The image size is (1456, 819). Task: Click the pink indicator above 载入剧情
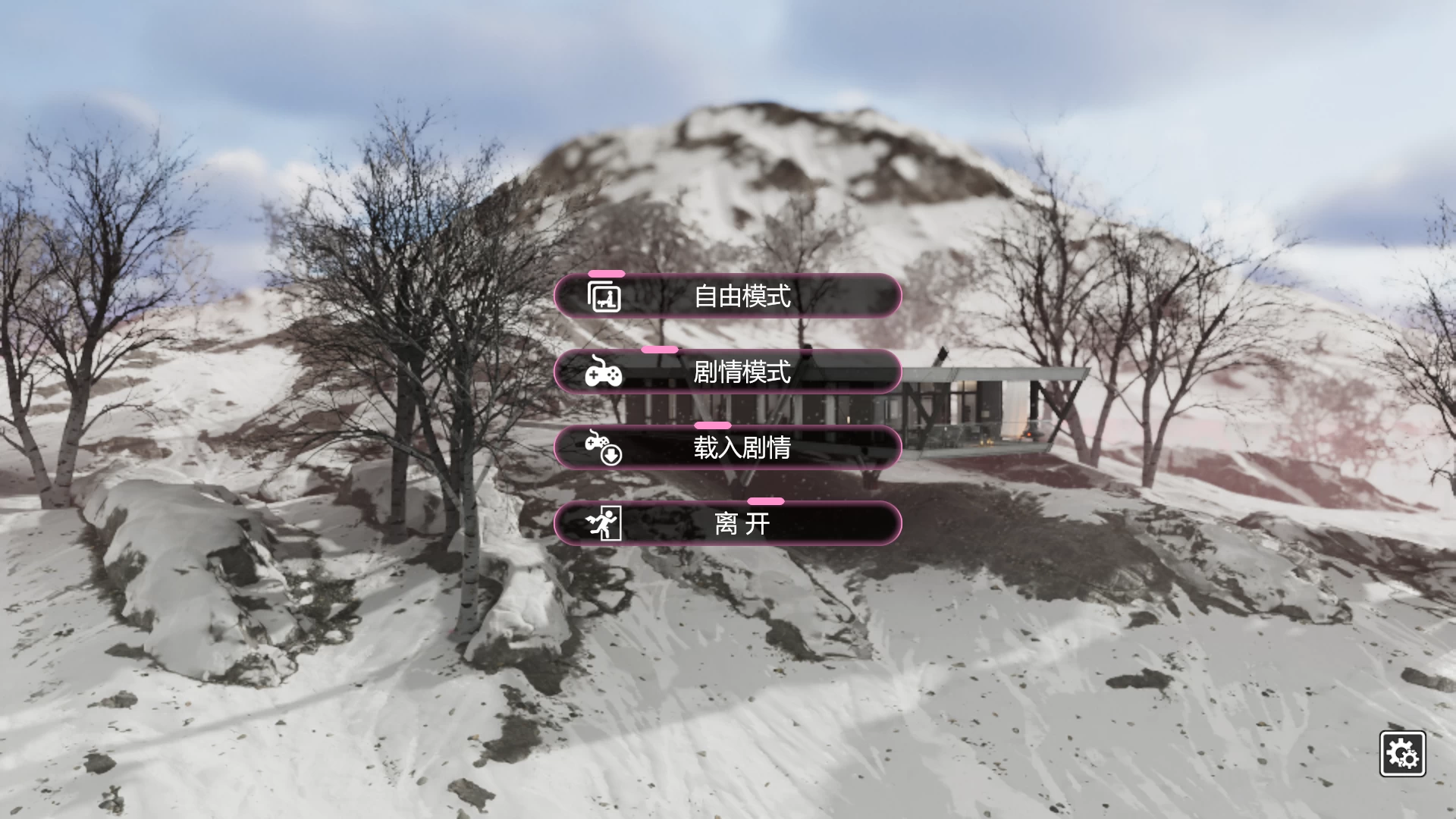(x=713, y=426)
